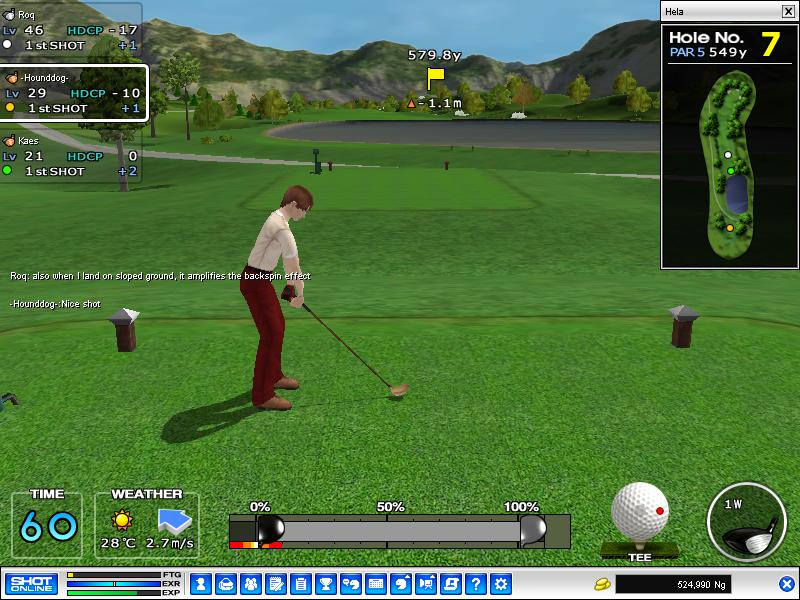
Task: Click the shot power gauge bar
Action: 400,530
